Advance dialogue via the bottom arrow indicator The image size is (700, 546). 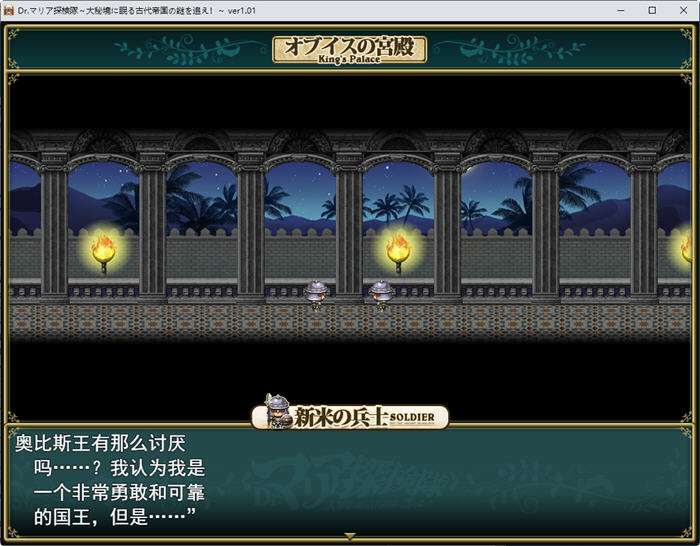pos(350,536)
